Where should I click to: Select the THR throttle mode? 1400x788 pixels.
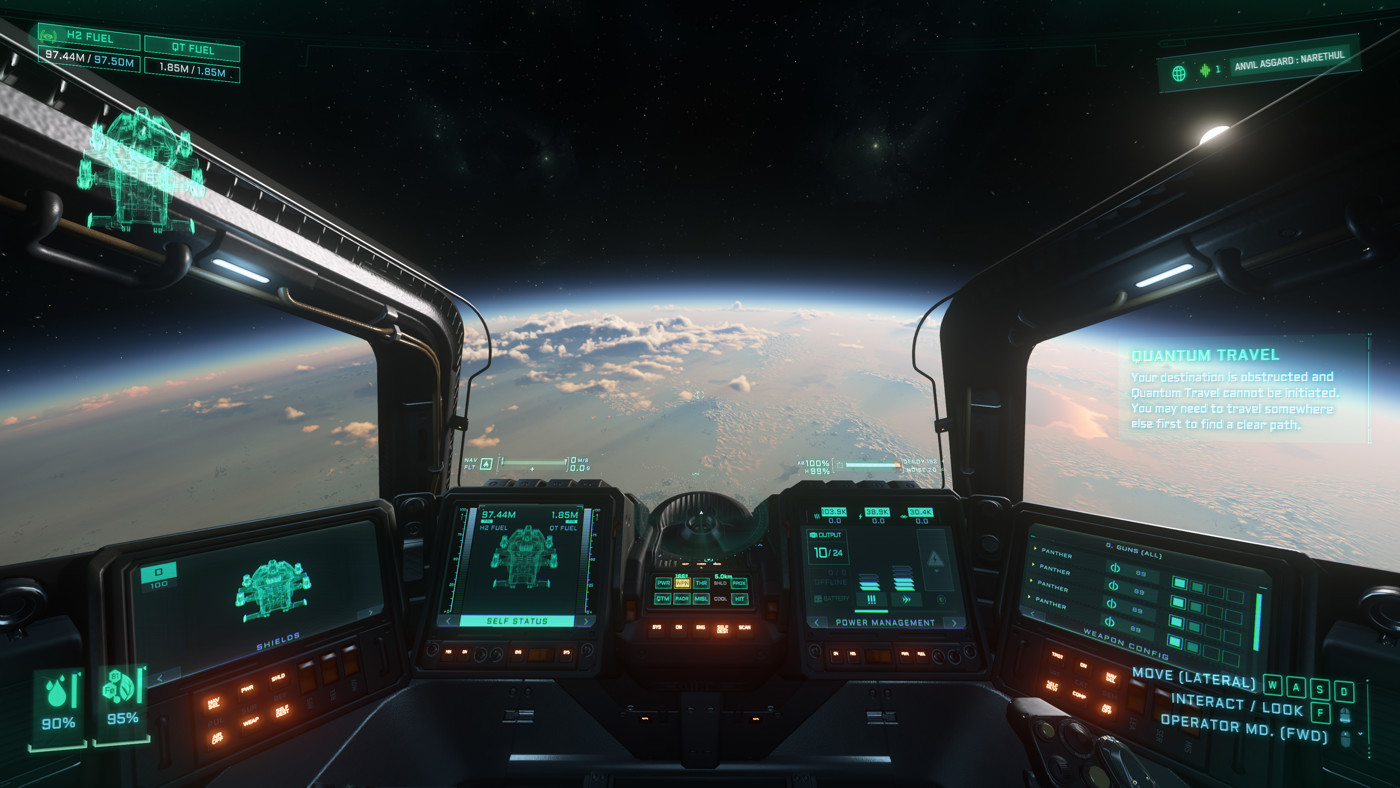point(701,584)
